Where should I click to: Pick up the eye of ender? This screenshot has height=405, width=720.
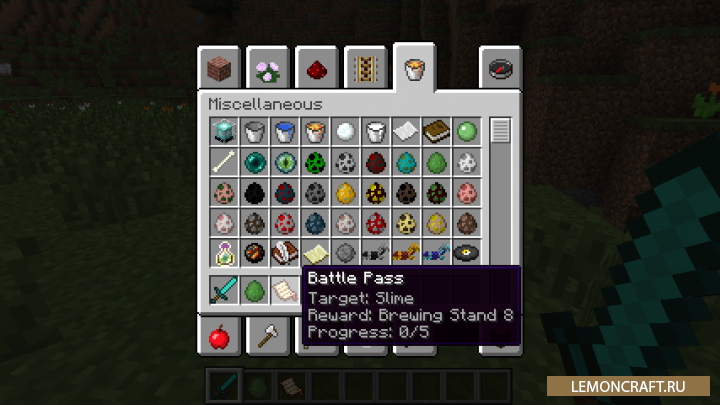coord(283,162)
